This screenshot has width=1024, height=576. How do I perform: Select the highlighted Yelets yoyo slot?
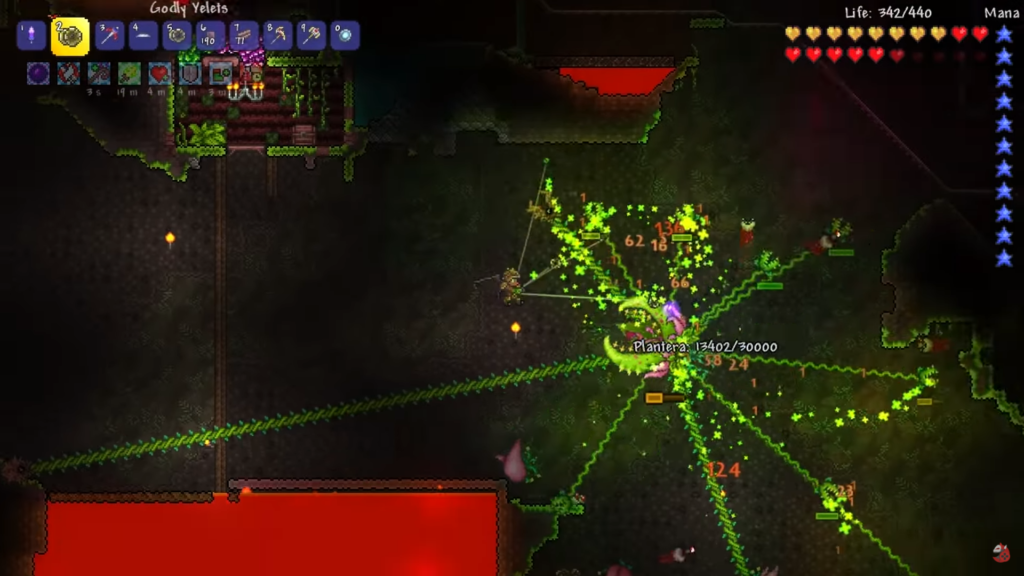pyautogui.click(x=70, y=36)
